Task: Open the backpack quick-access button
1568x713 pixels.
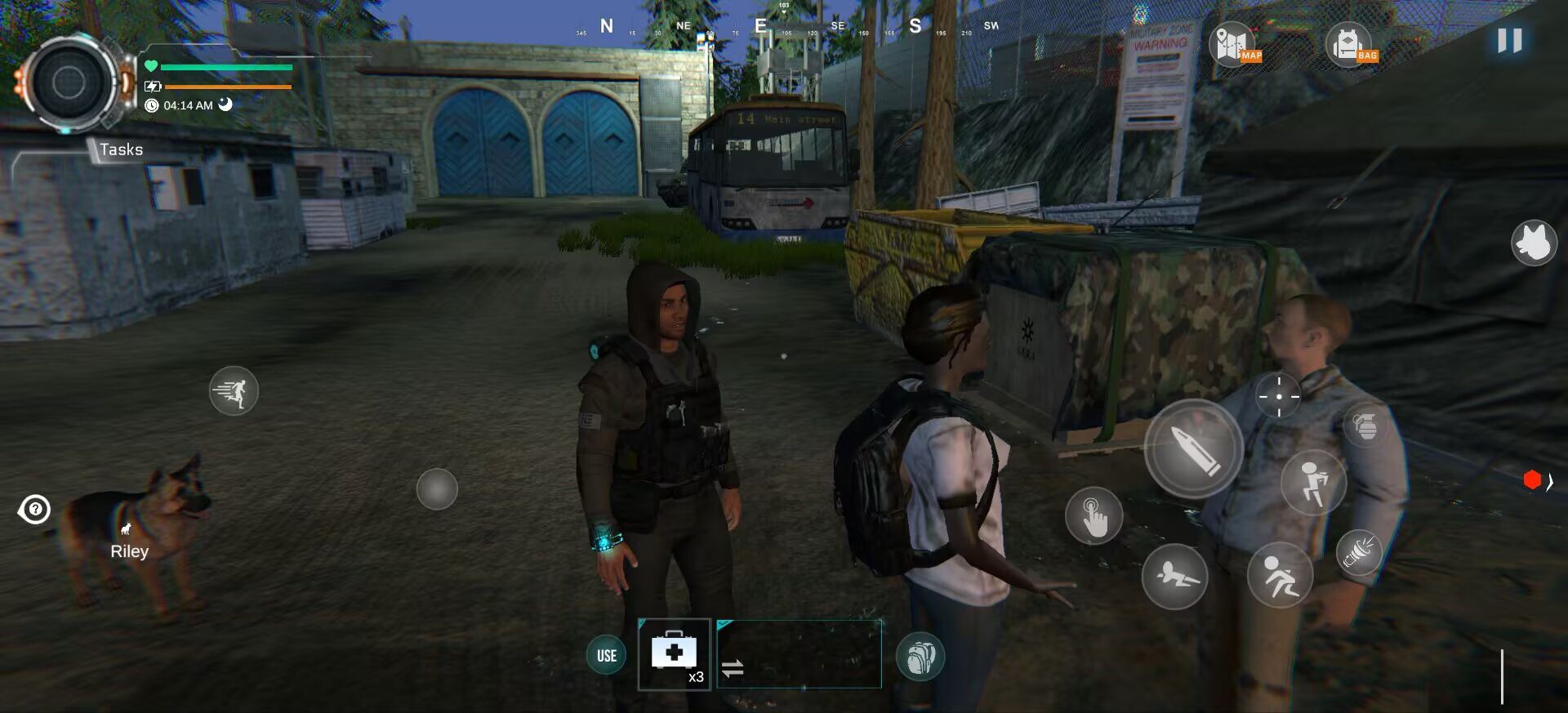Action: (920, 657)
